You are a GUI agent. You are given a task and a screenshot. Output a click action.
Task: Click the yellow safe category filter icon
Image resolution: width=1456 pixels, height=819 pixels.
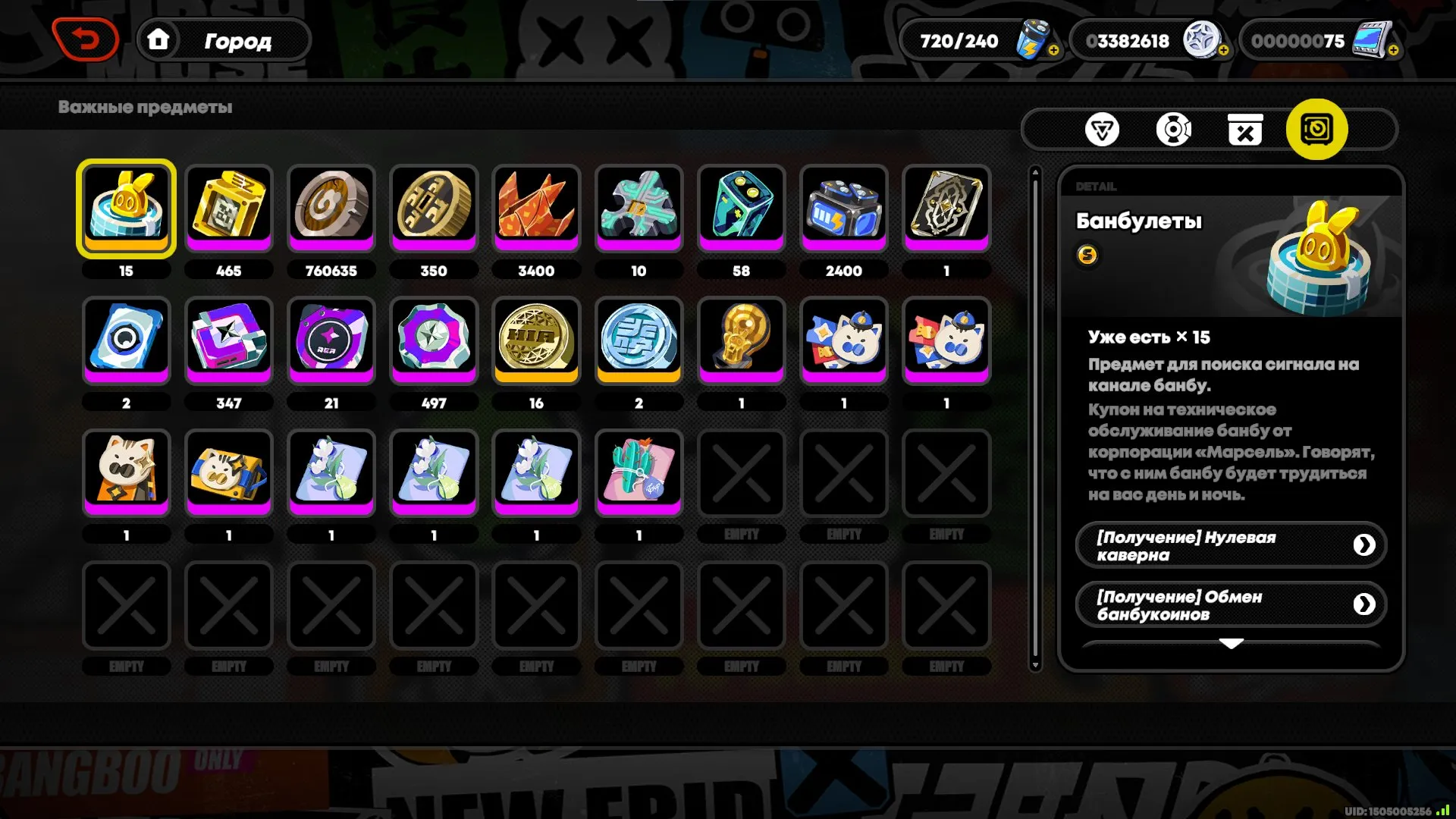pos(1316,129)
